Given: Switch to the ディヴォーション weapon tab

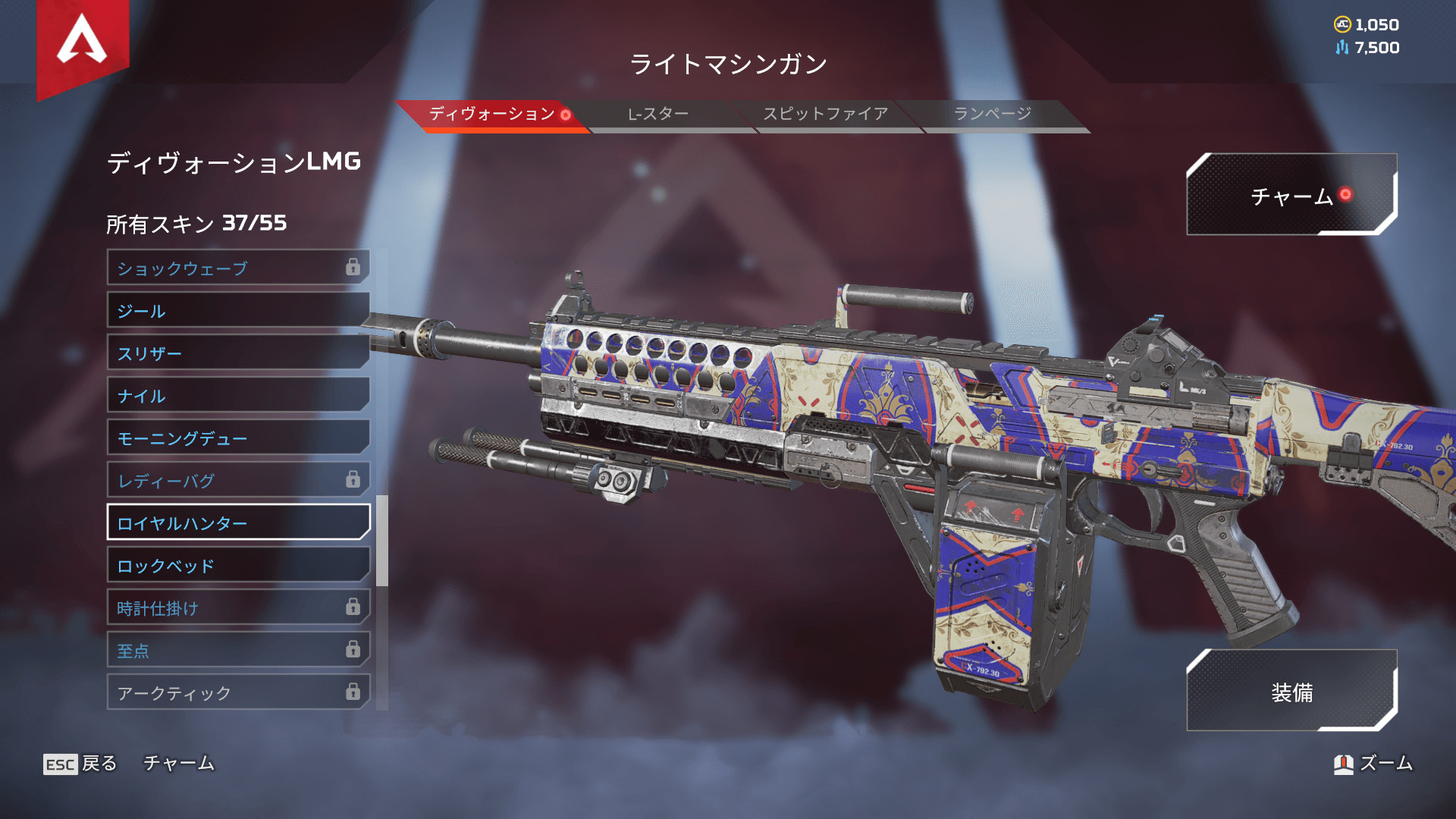Looking at the screenshot, I should click(x=491, y=115).
